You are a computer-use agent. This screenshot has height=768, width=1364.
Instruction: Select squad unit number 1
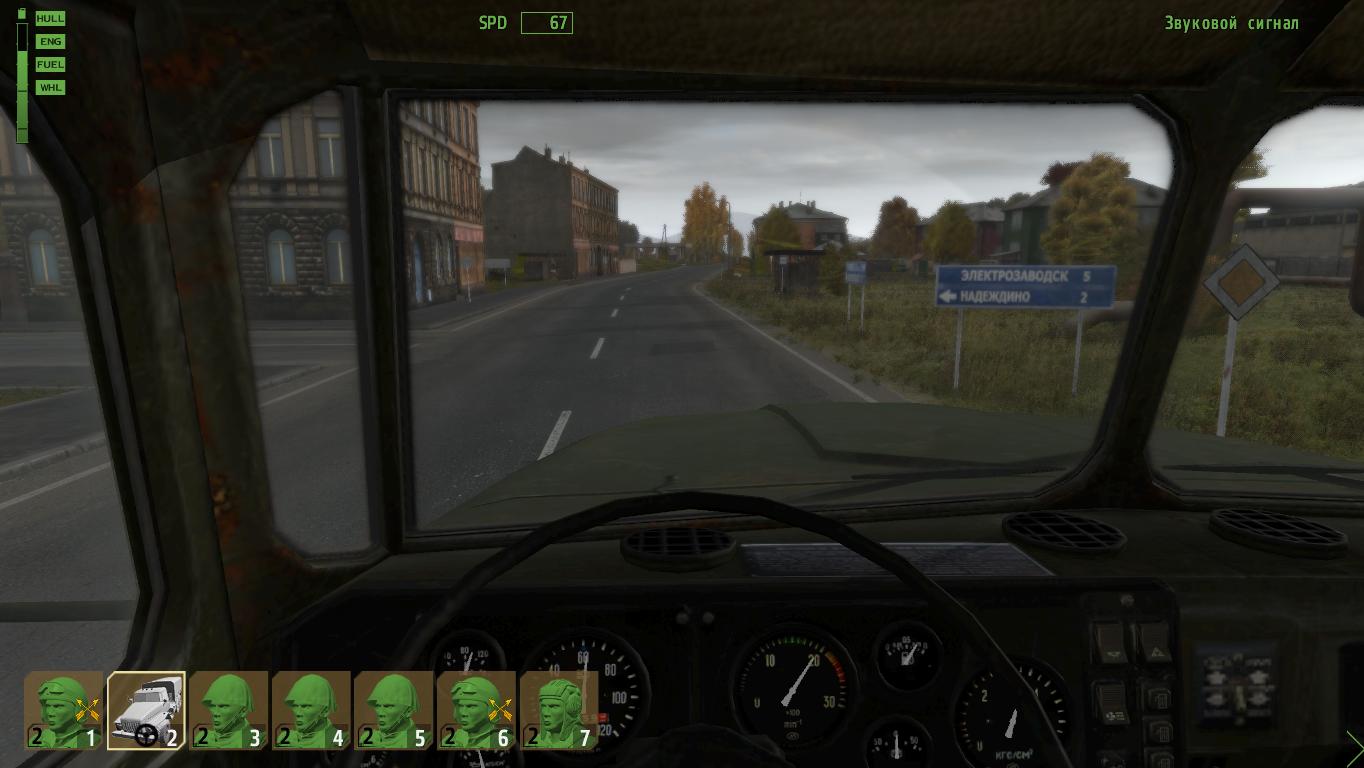64,710
